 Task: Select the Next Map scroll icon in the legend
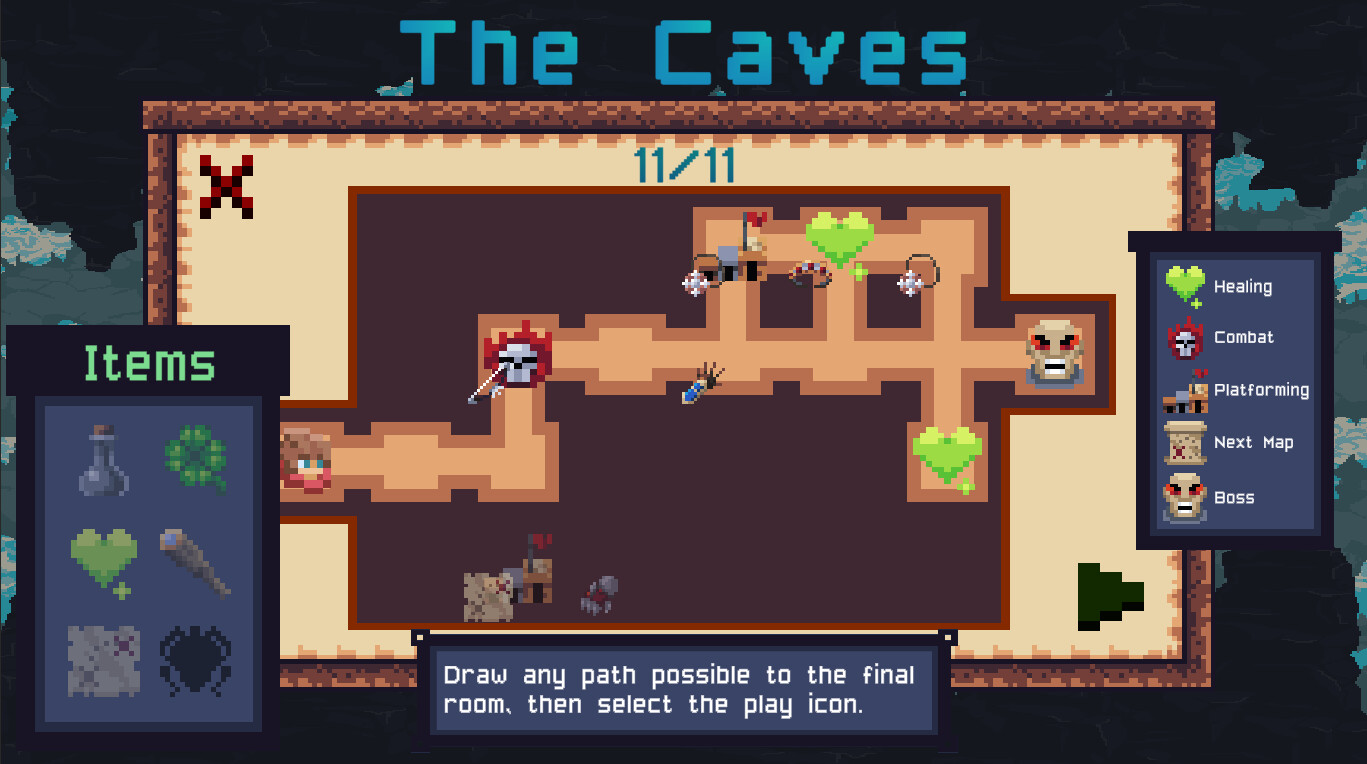(1184, 442)
